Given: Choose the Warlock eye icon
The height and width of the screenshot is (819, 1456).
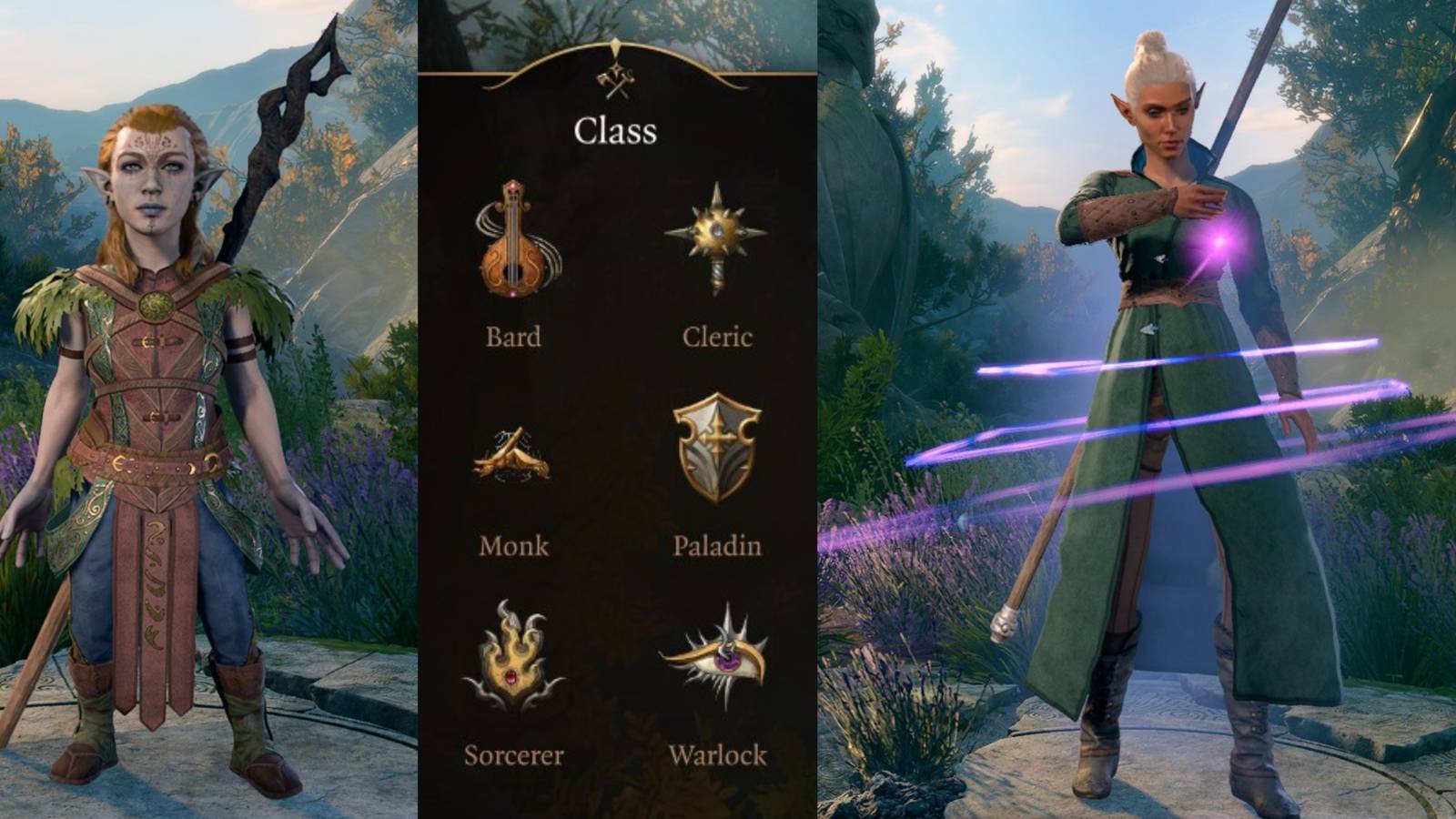Looking at the screenshot, I should click(719, 655).
